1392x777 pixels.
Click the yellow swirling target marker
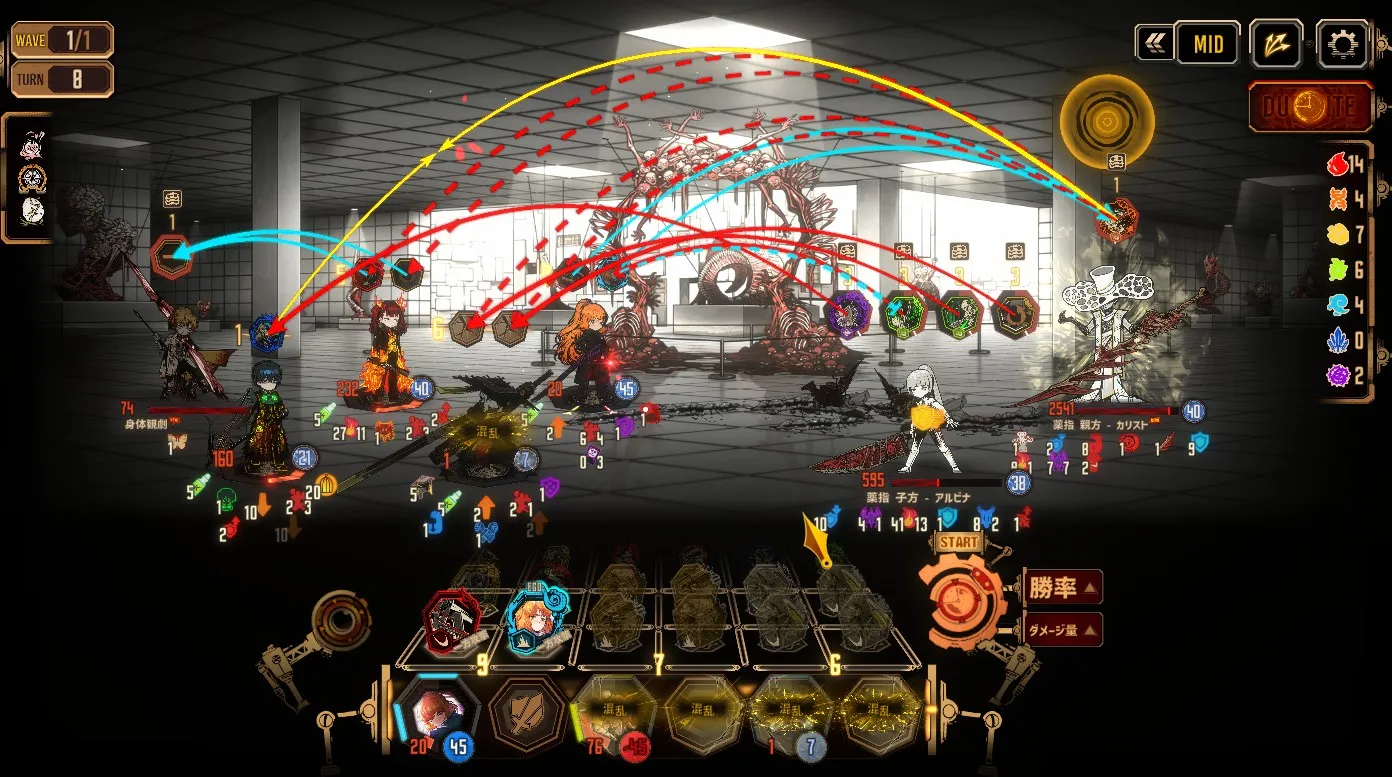1106,123
